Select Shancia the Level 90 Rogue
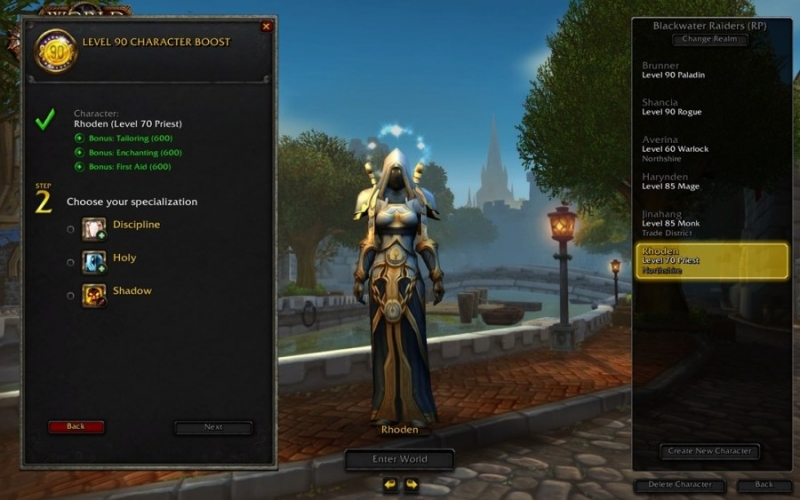Viewport: 800px width, 500px height. [700, 108]
